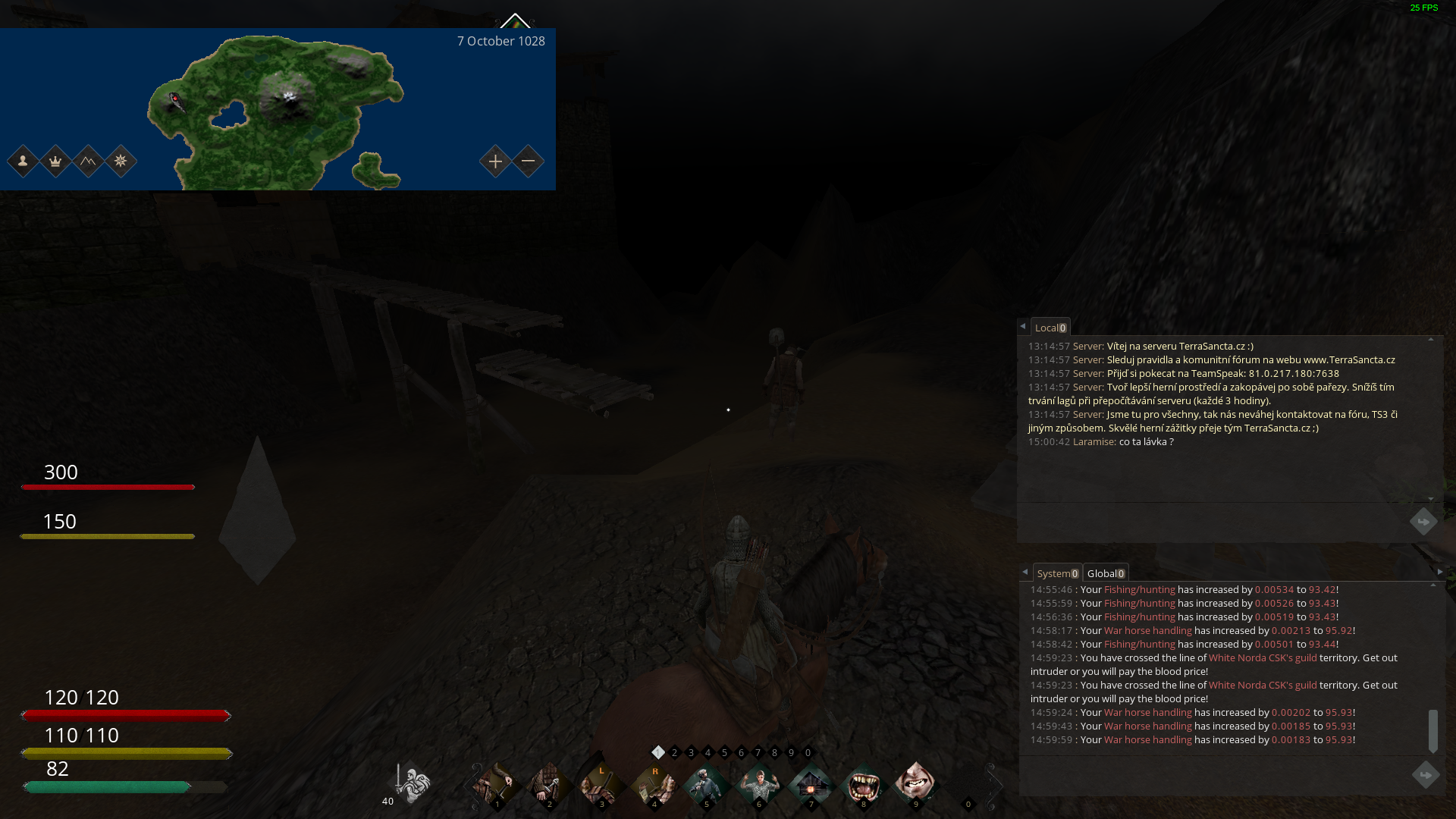The height and width of the screenshot is (819, 1456).
Task: Select hotbar slot 1 sword draw action
Action: coord(497,784)
